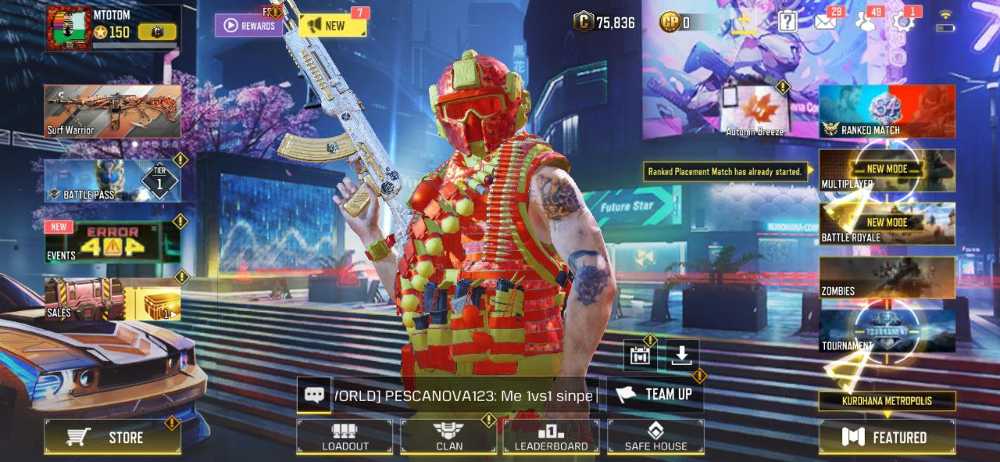Open settings with the gear icon
This screenshot has width=1000, height=462.
pos(903,21)
